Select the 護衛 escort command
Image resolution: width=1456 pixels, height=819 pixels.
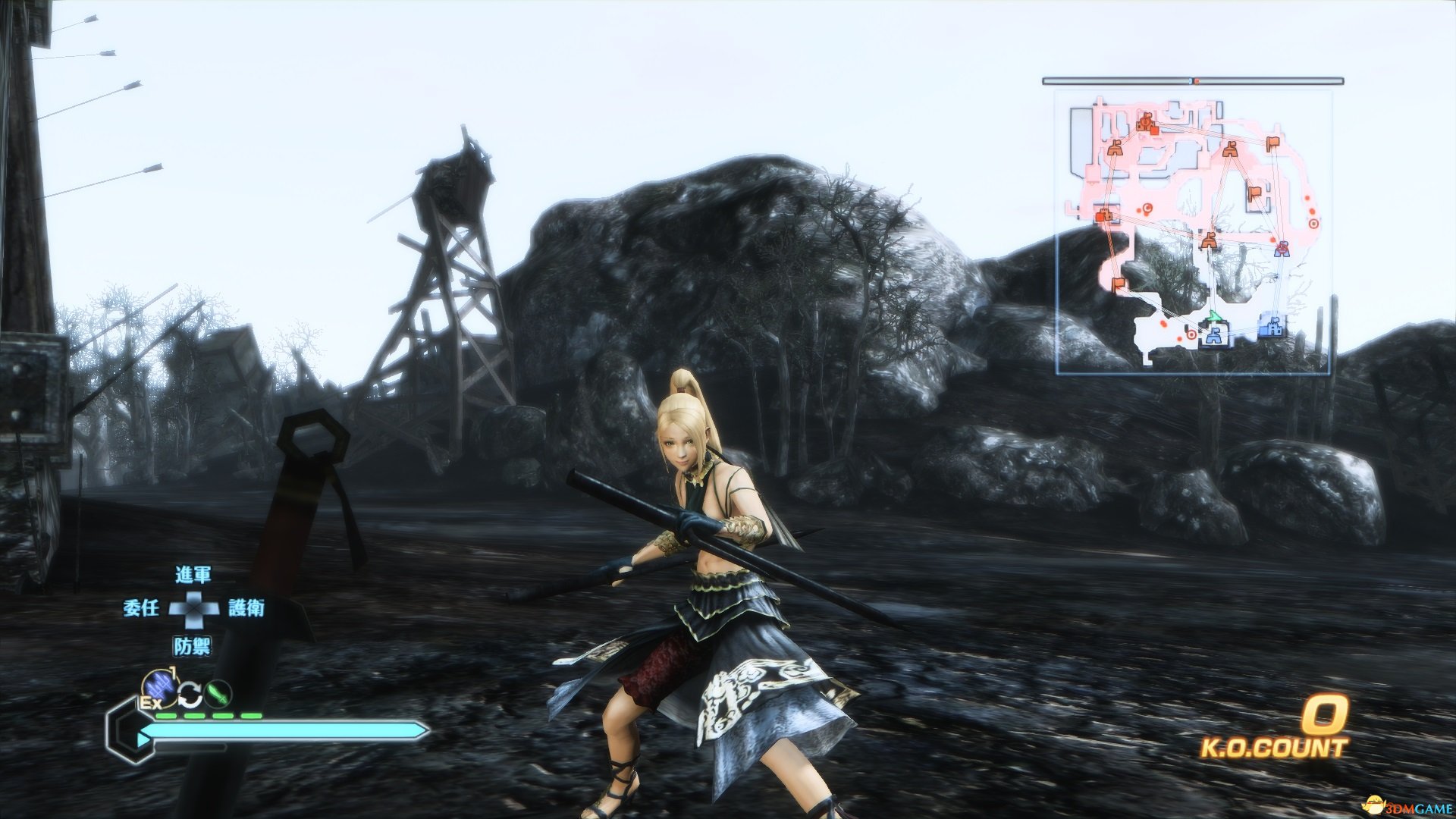pyautogui.click(x=246, y=607)
